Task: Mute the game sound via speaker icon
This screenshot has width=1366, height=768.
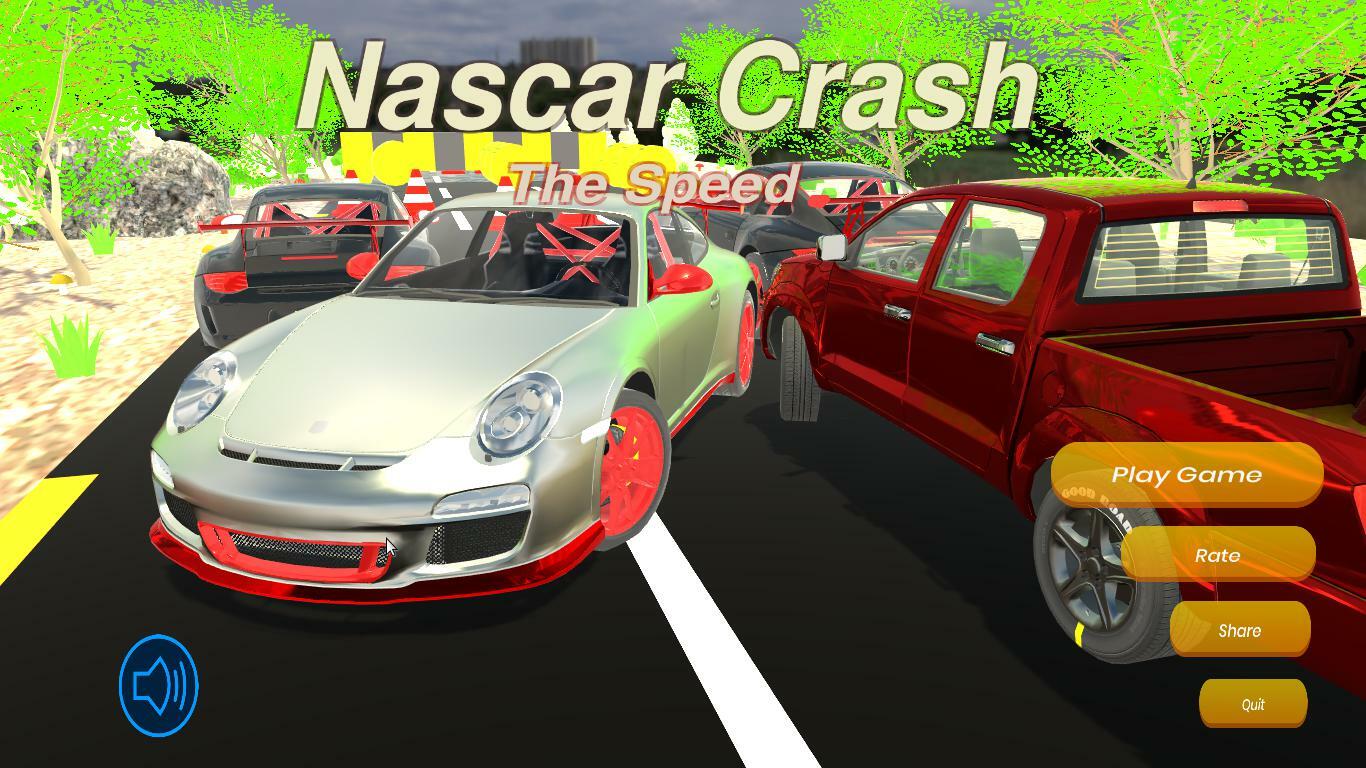Action: click(x=160, y=684)
